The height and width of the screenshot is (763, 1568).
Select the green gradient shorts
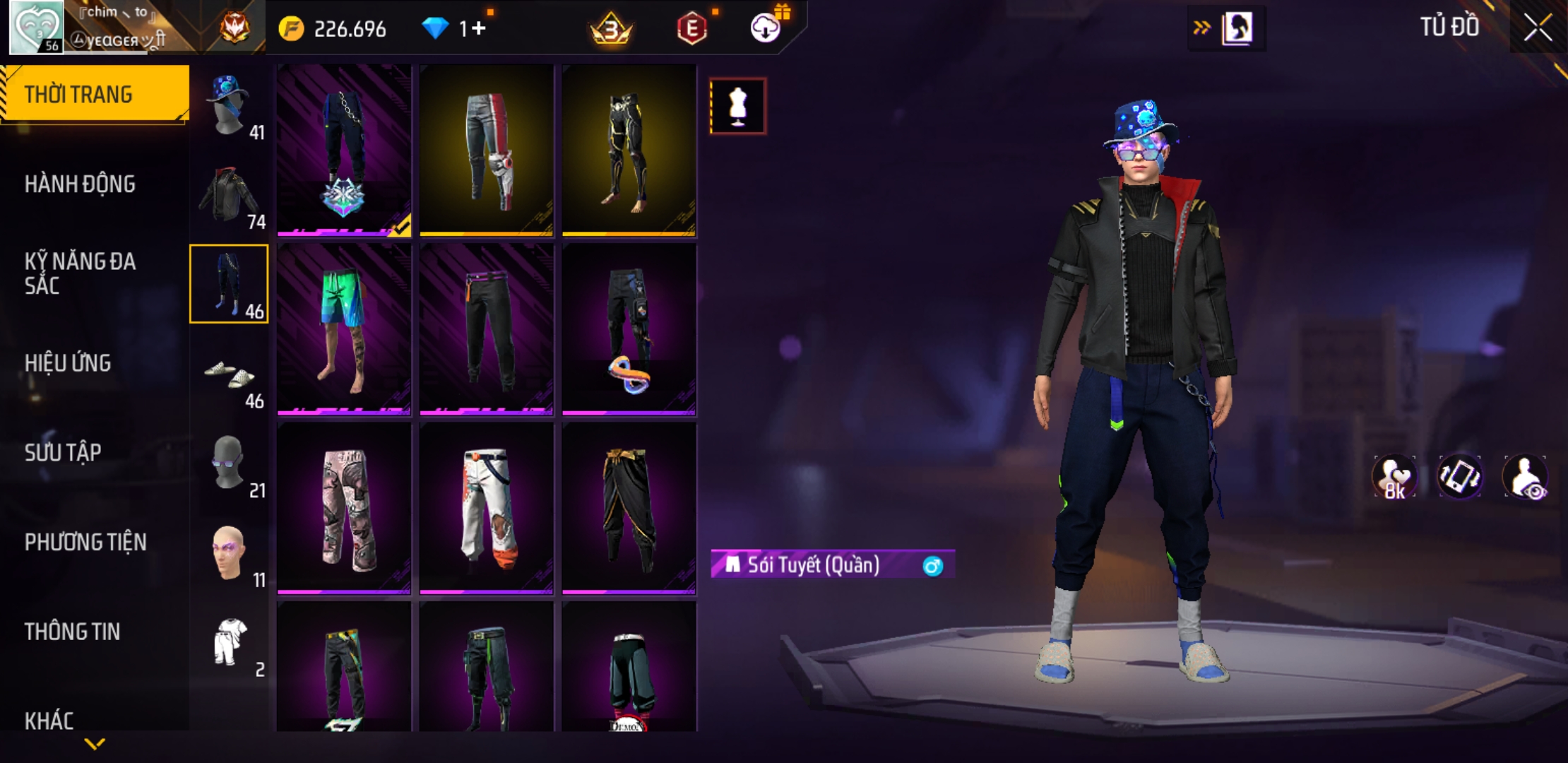(x=344, y=329)
